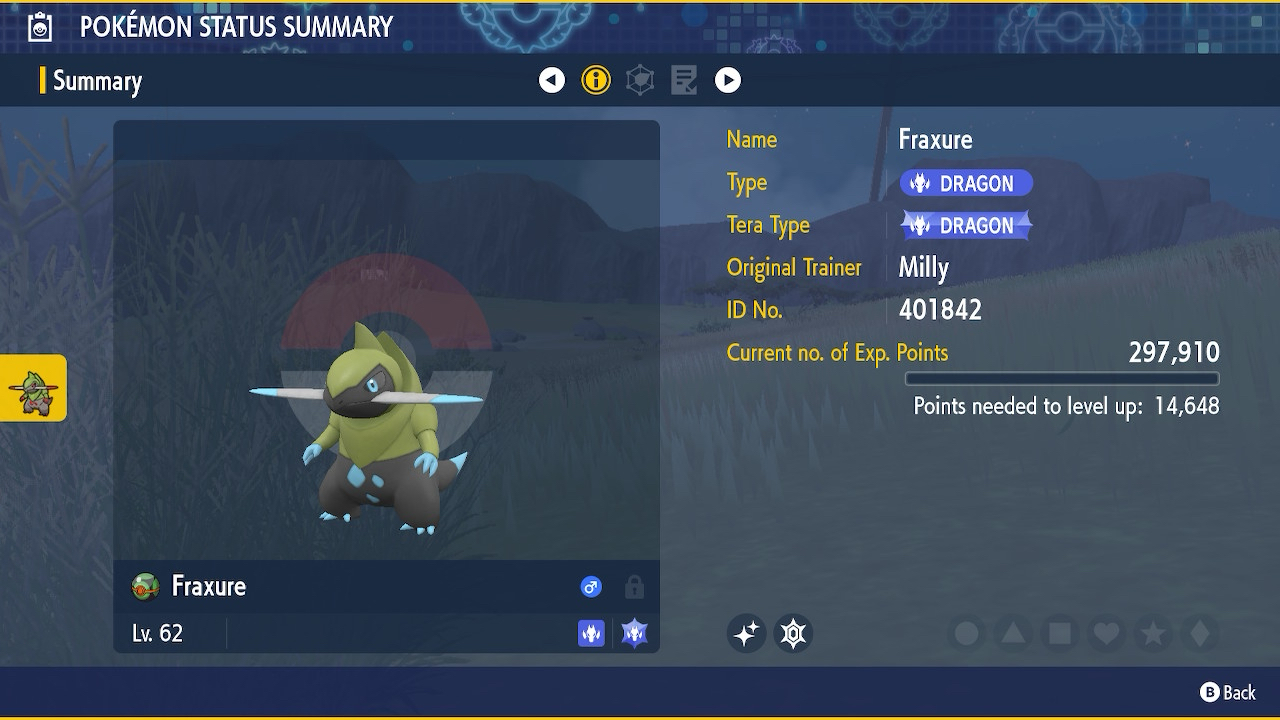
Task: Click the hexagonal mark icon beside the sparkle
Action: click(793, 633)
